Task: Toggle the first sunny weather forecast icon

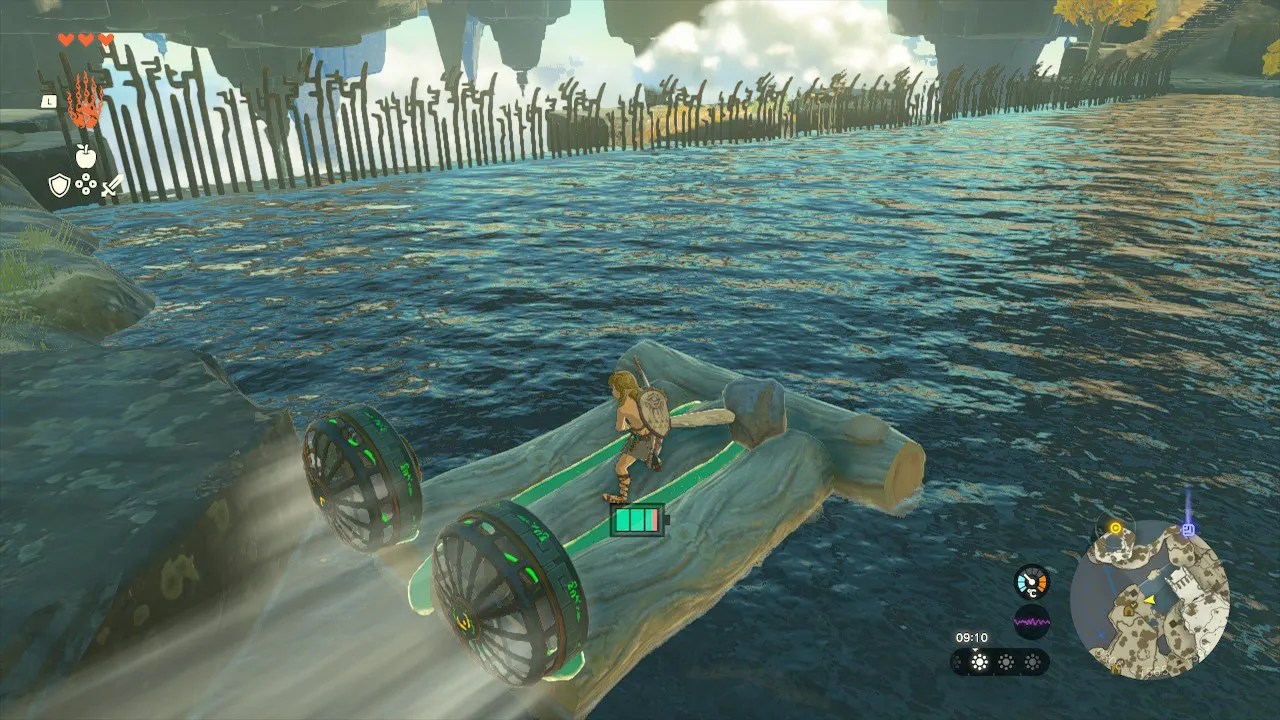Action: click(979, 661)
